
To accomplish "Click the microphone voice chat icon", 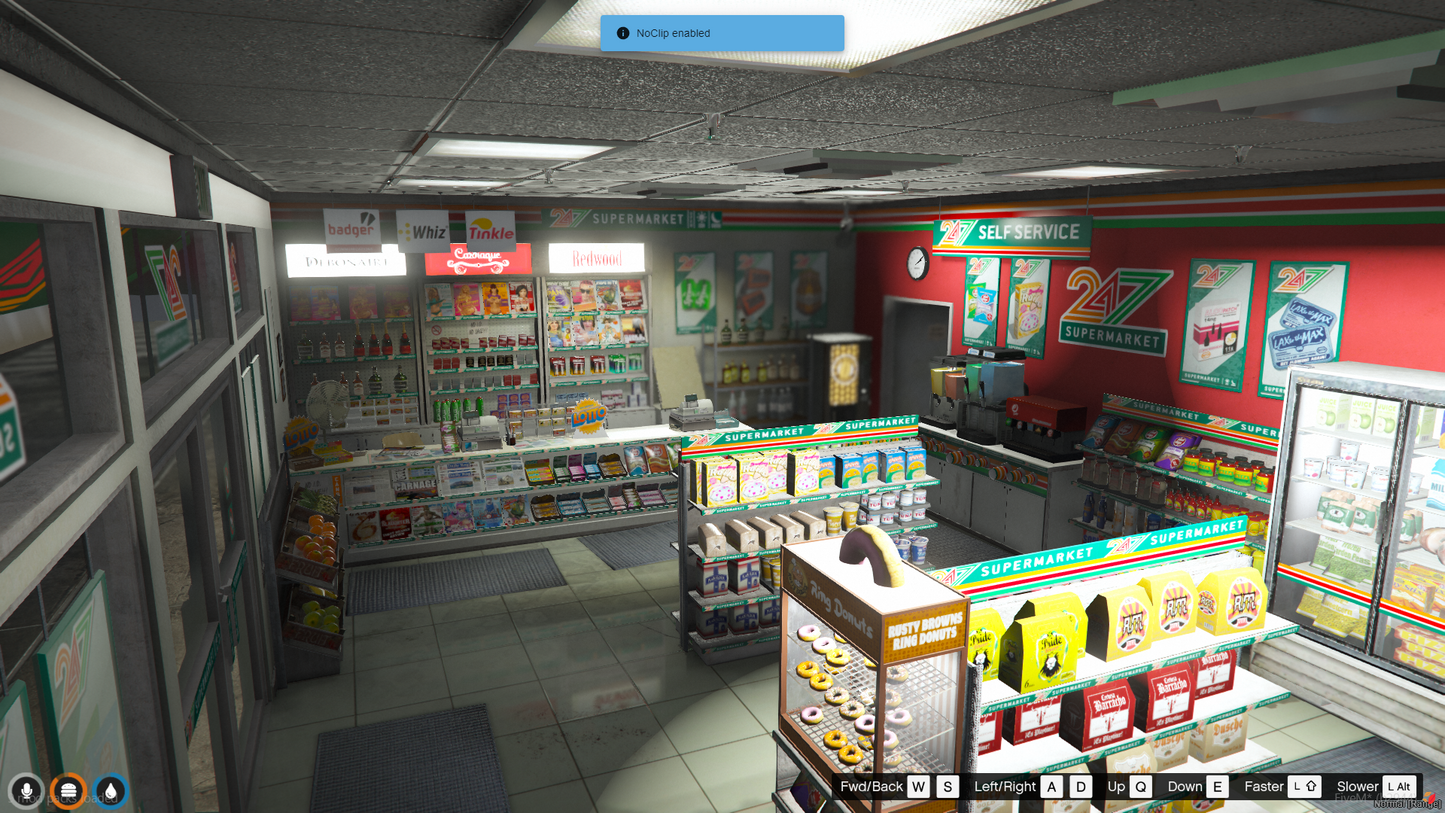I will click(x=26, y=791).
